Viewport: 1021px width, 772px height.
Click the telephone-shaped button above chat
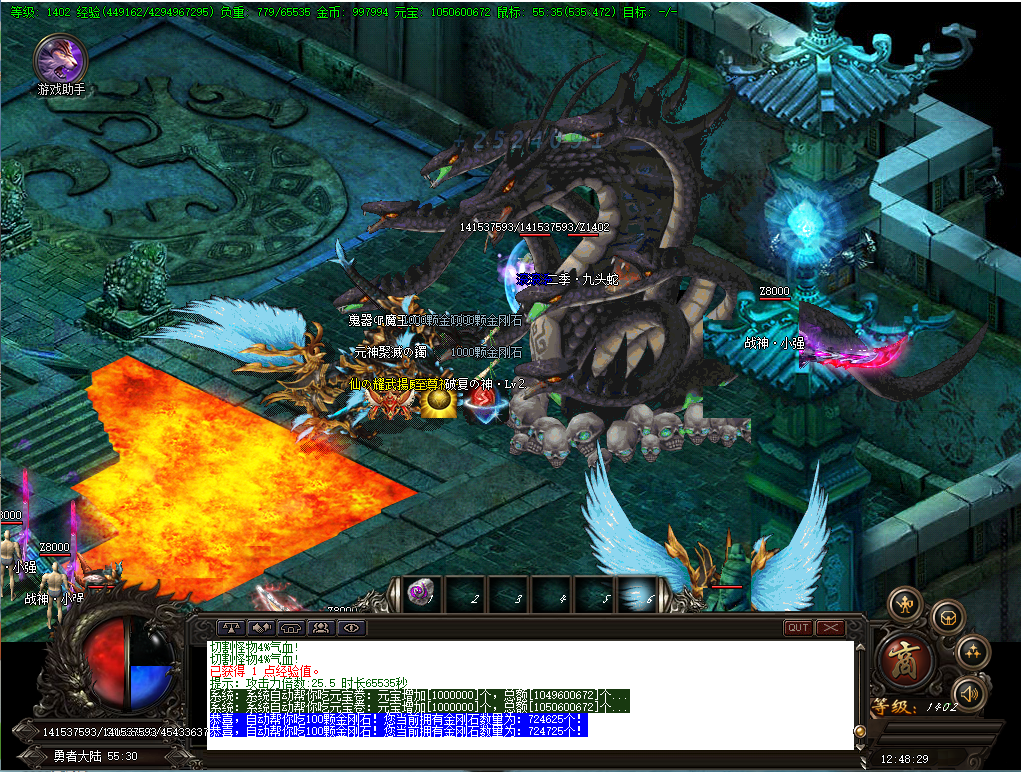click(290, 628)
